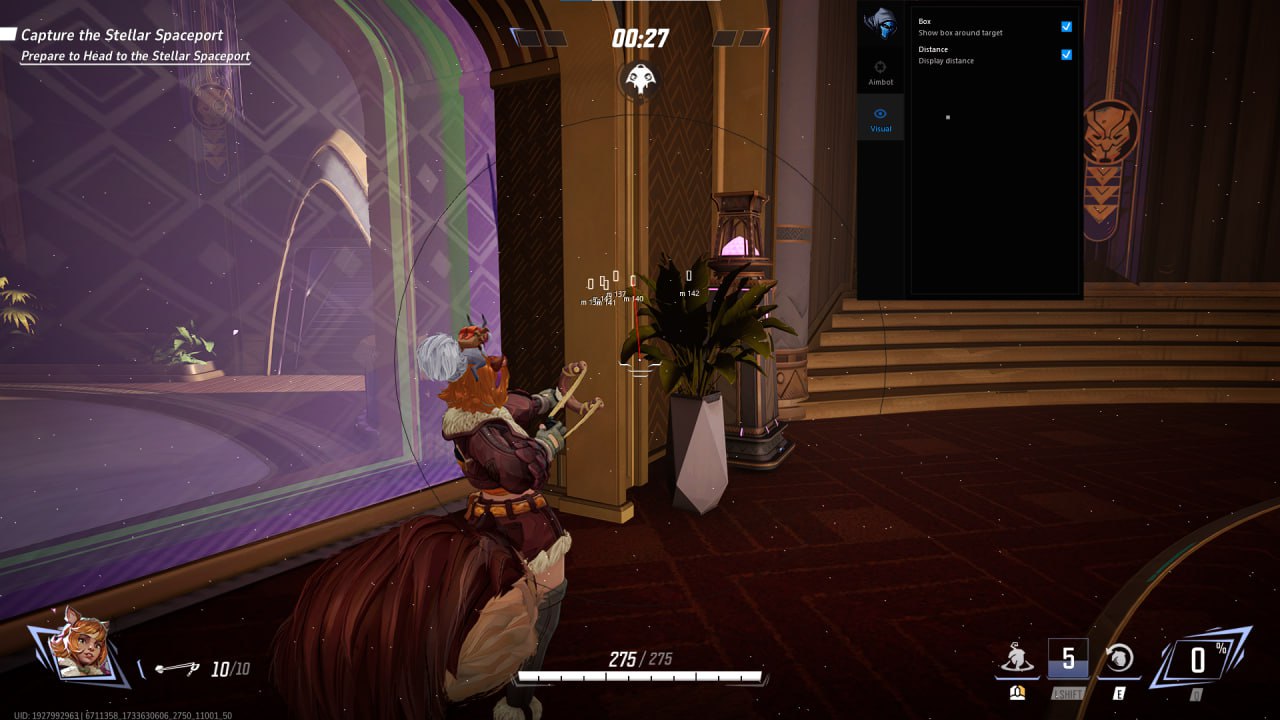
Task: Uncheck the Distance display checkbox
Action: pos(1066,55)
